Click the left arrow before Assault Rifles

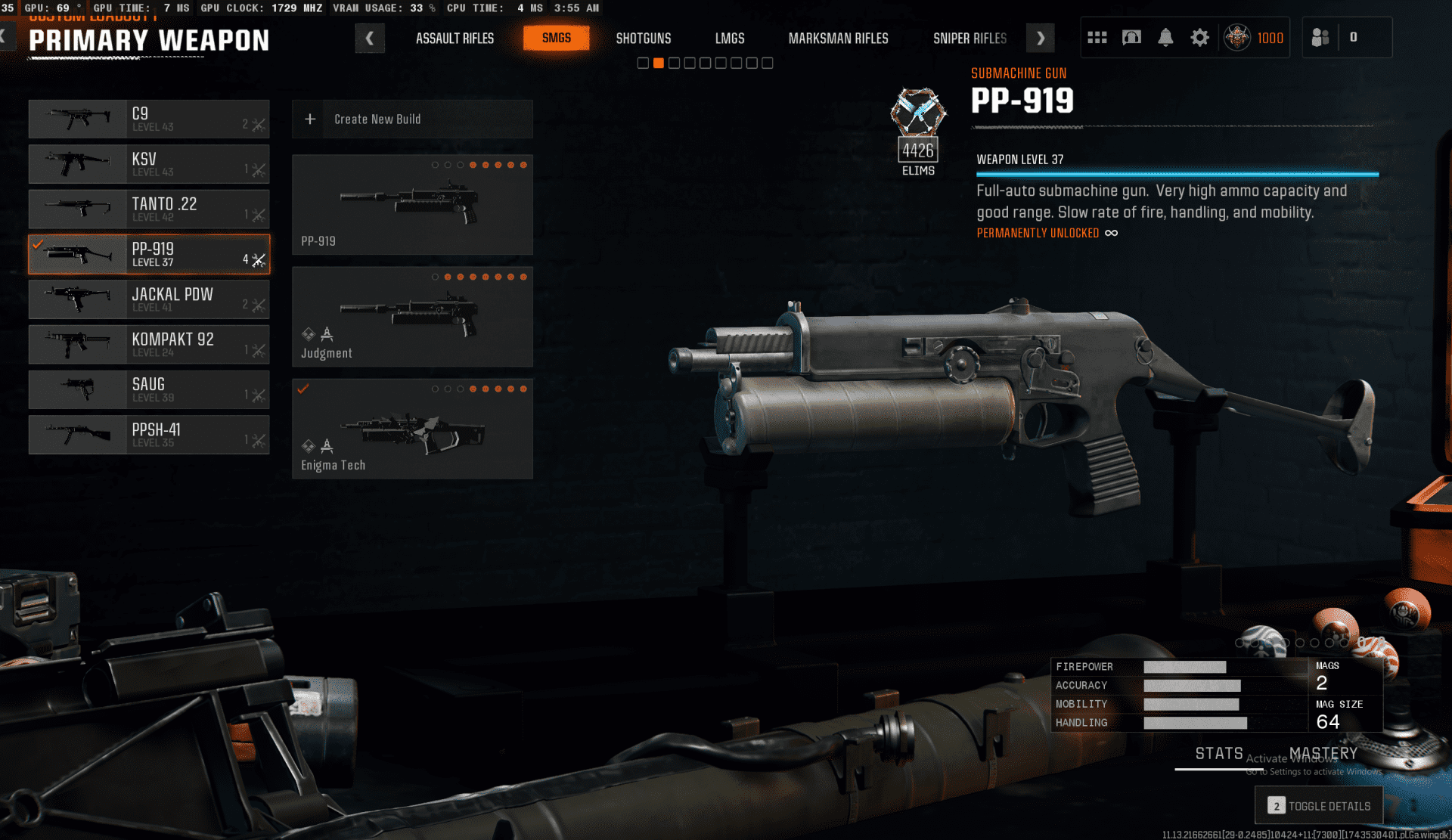(x=370, y=39)
